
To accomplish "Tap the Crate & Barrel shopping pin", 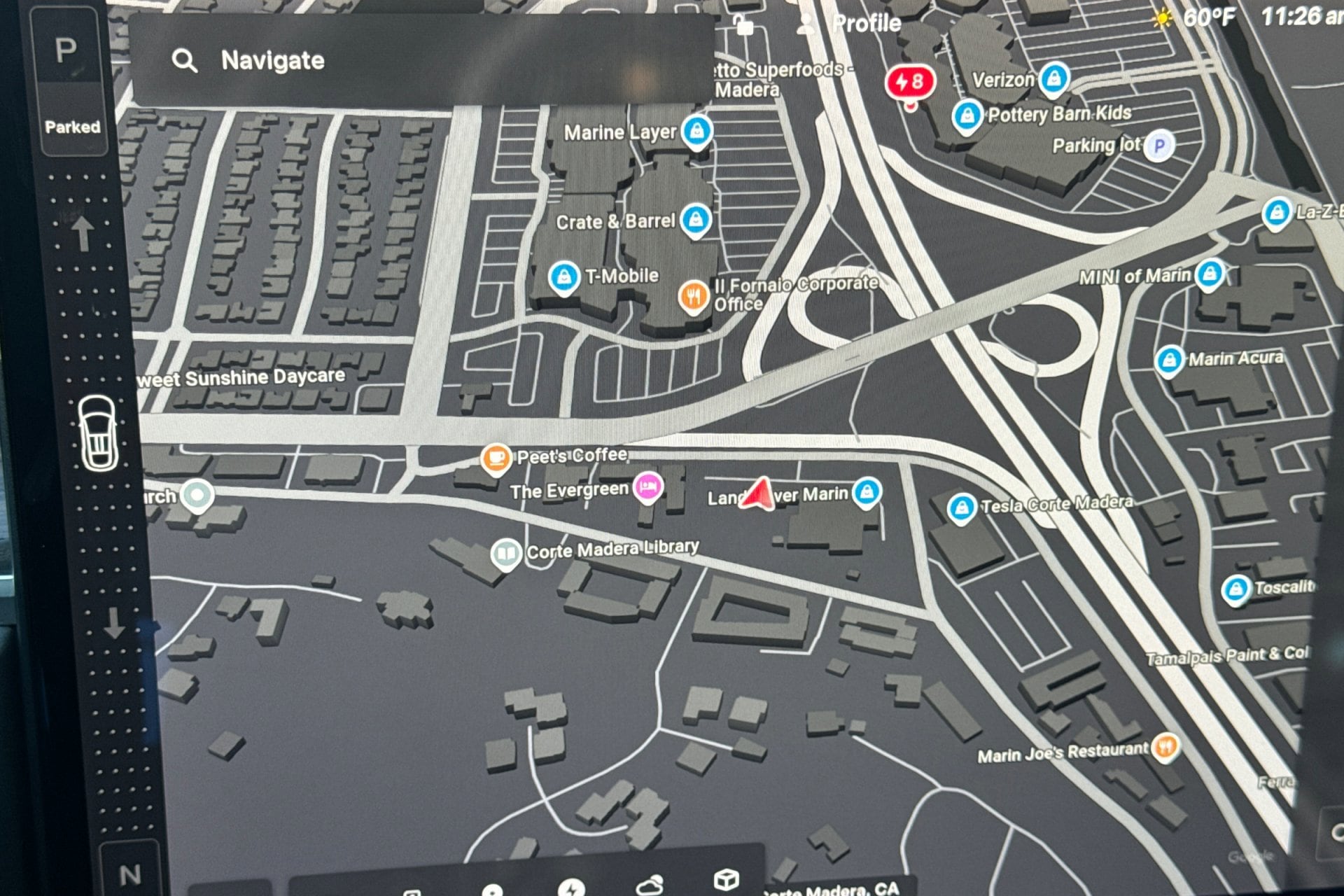I will pyautogui.click(x=695, y=220).
